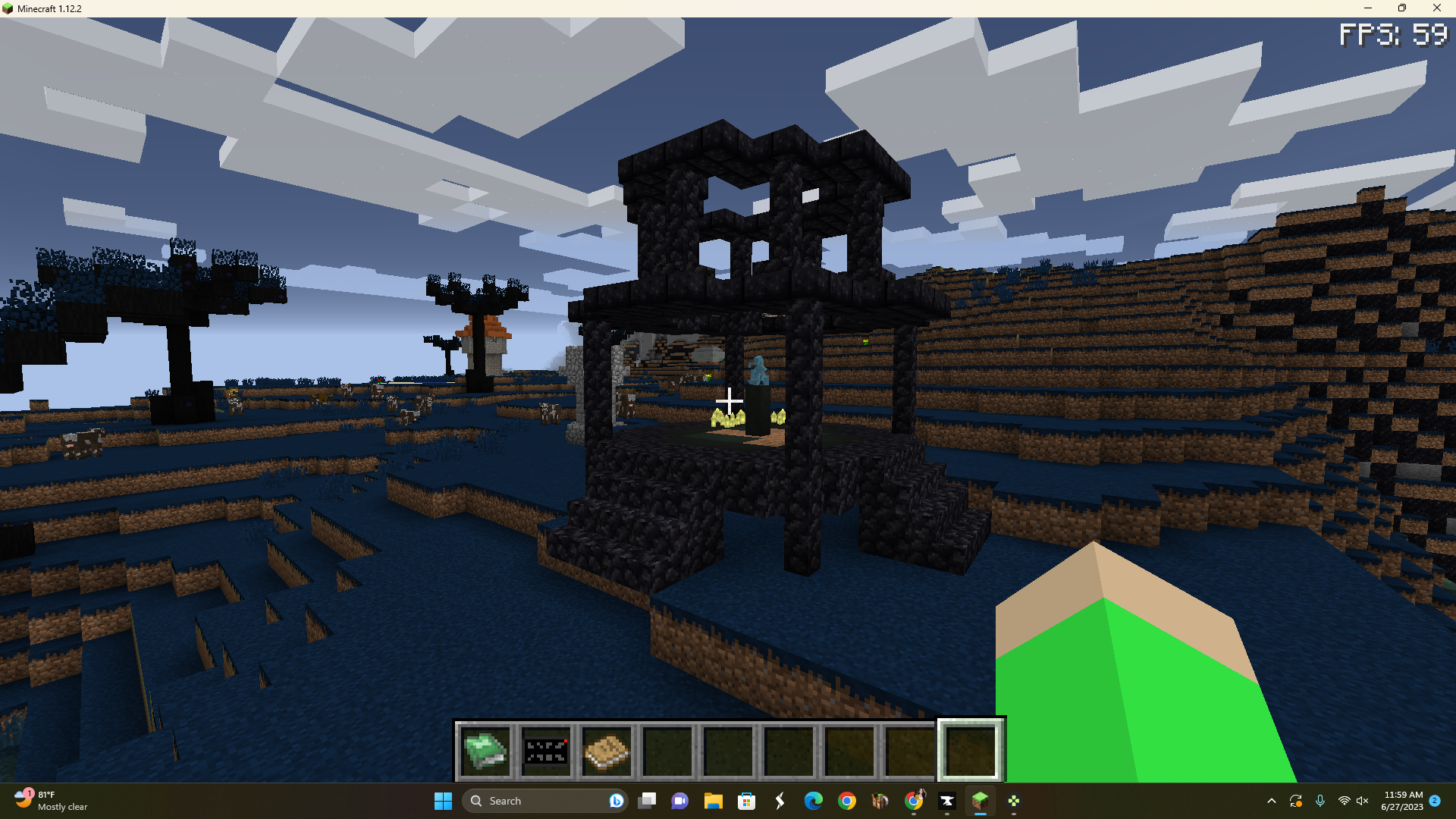Viewport: 1456px width, 819px height.
Task: Open the Minecraft launcher crate icon
Action: click(880, 801)
